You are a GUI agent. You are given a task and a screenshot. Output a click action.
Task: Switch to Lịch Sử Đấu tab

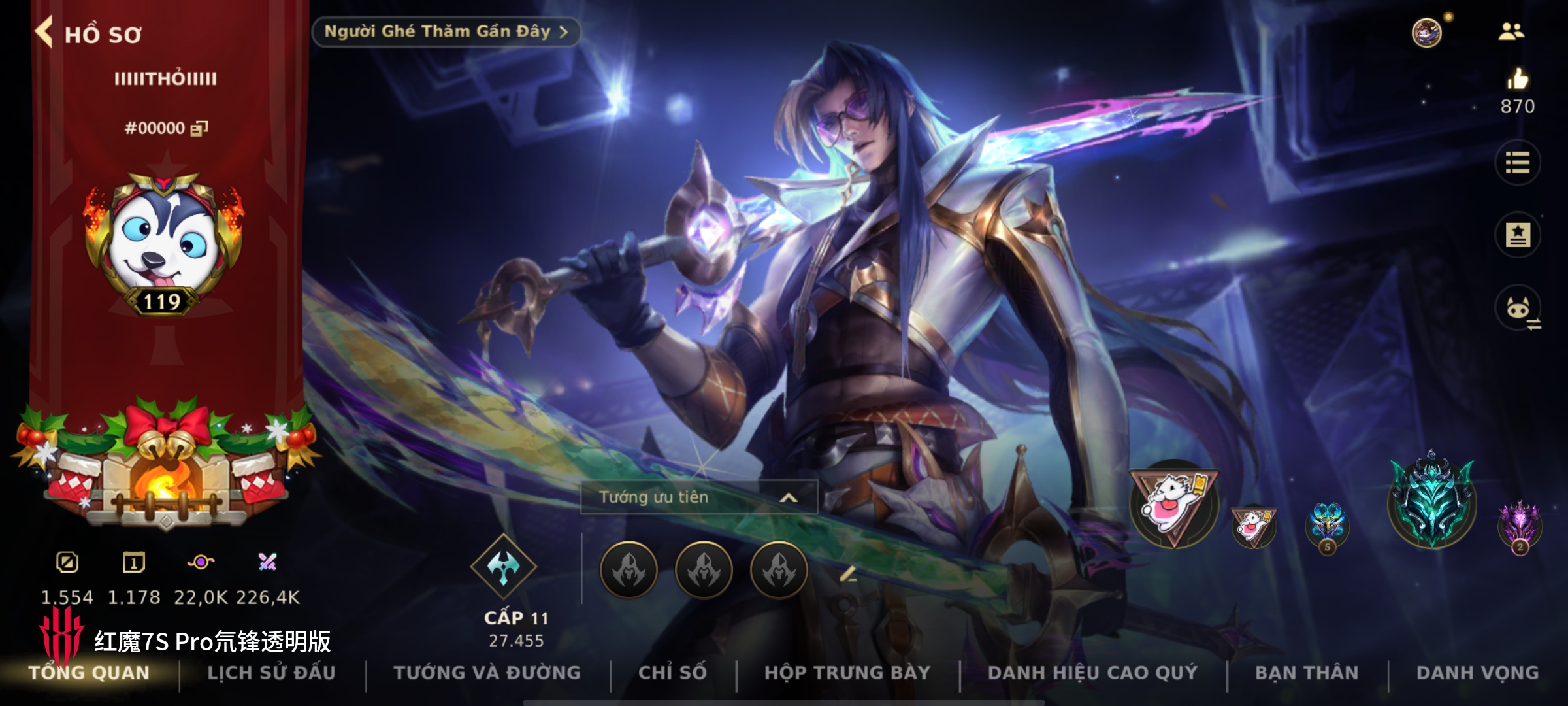(271, 673)
